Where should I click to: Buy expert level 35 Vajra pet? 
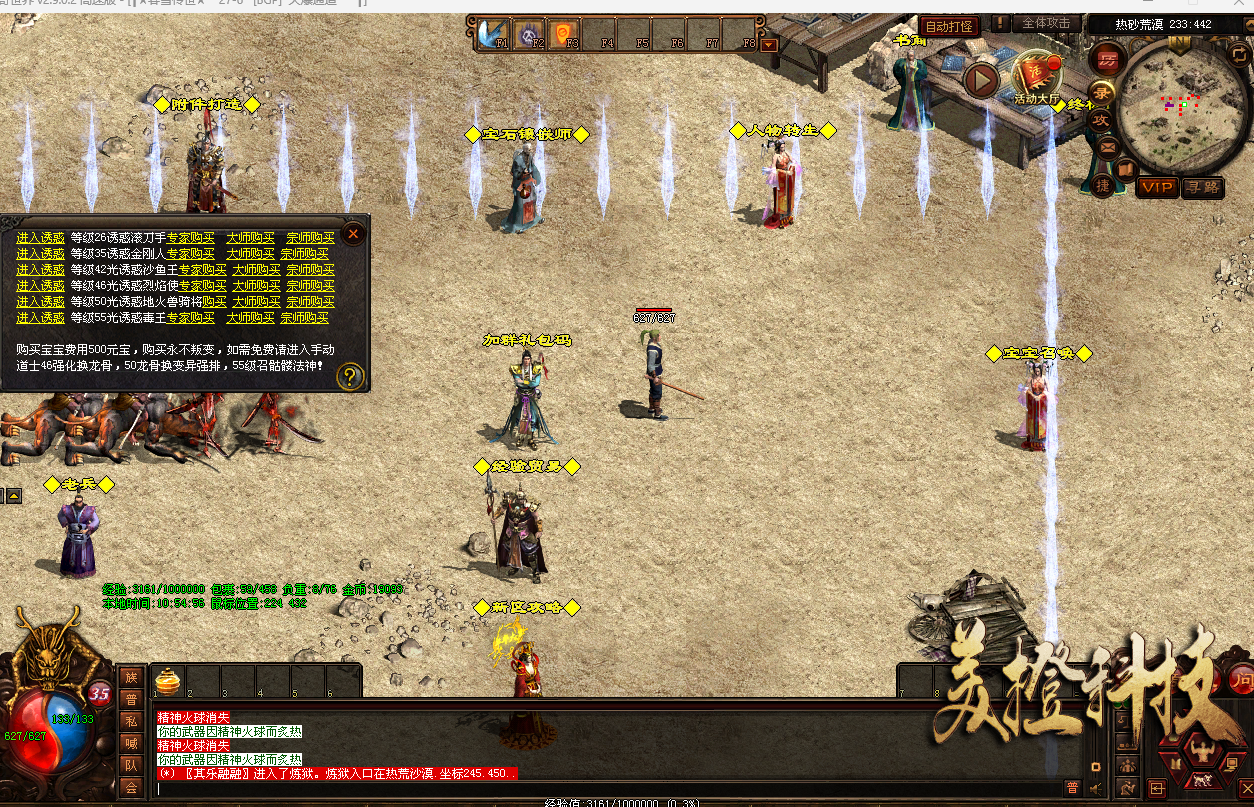click(x=190, y=254)
